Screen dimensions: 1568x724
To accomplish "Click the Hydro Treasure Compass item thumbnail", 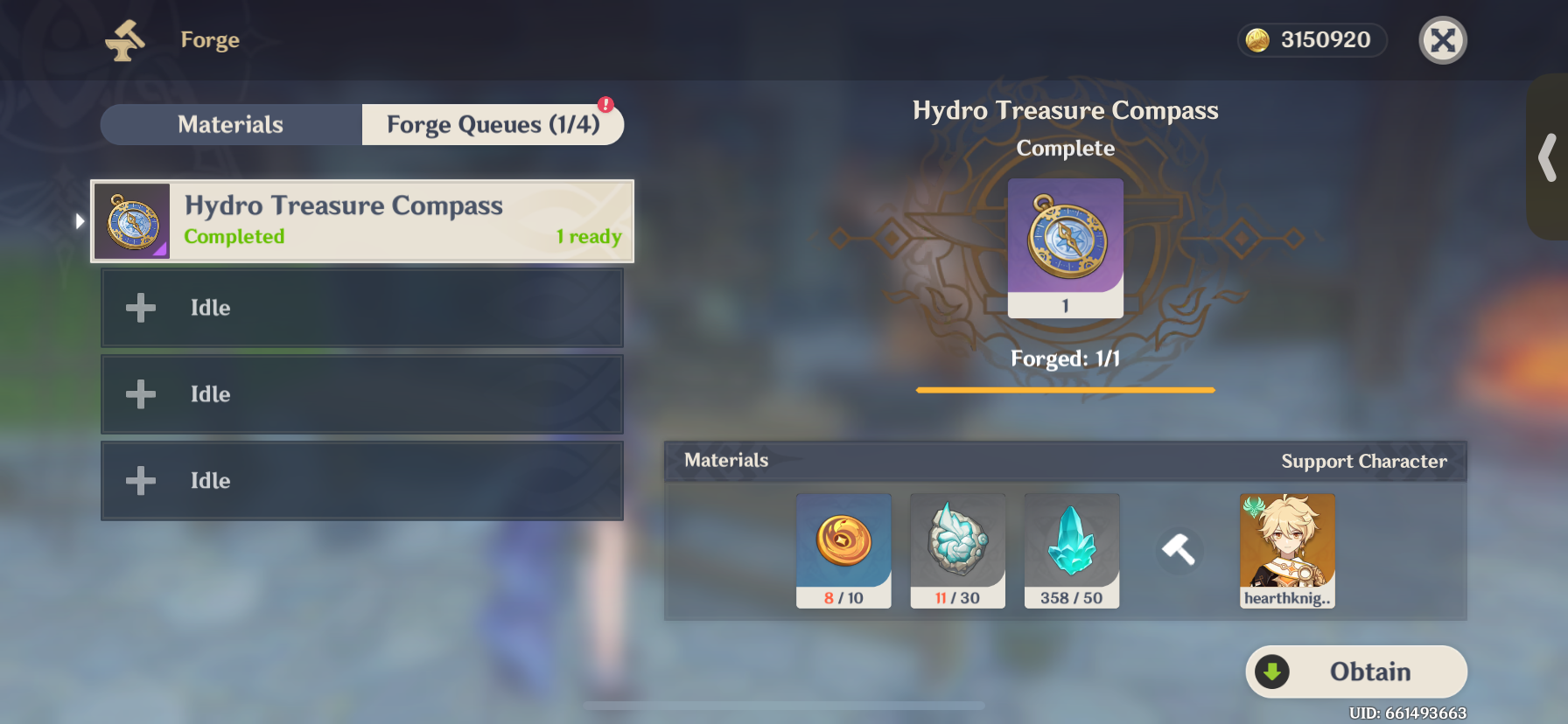I will [1064, 247].
